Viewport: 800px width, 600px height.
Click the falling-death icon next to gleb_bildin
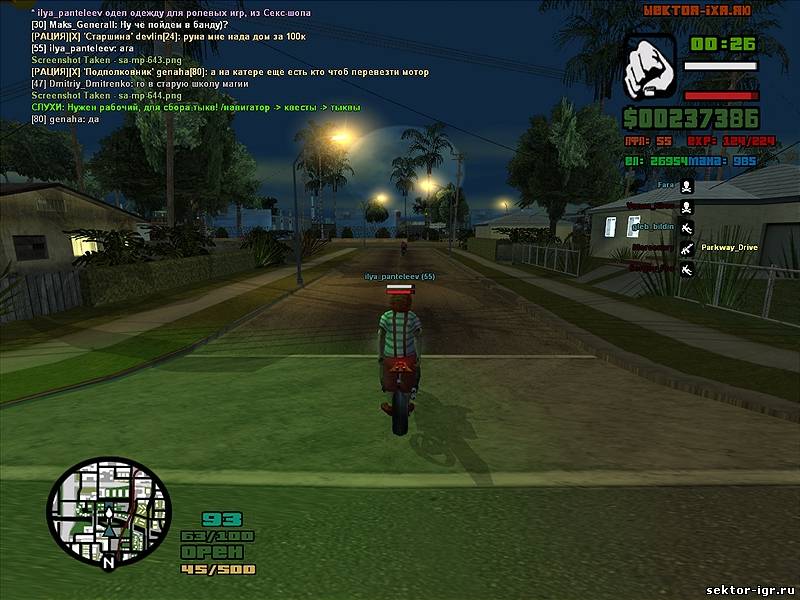[686, 227]
